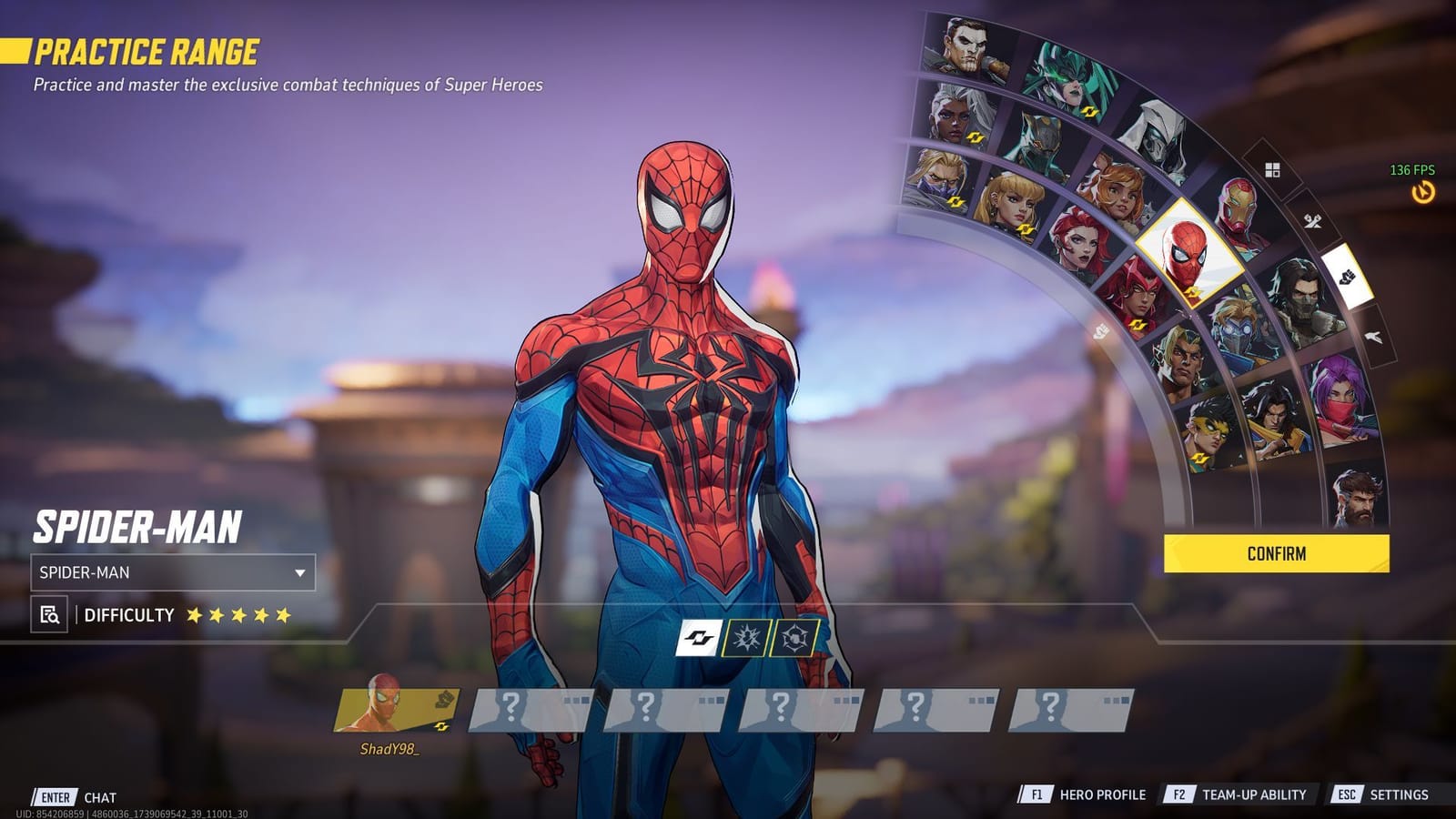Viewport: 1456px width, 819px height.
Task: Select the highlighted fist role filter
Action: pyautogui.click(x=1349, y=278)
